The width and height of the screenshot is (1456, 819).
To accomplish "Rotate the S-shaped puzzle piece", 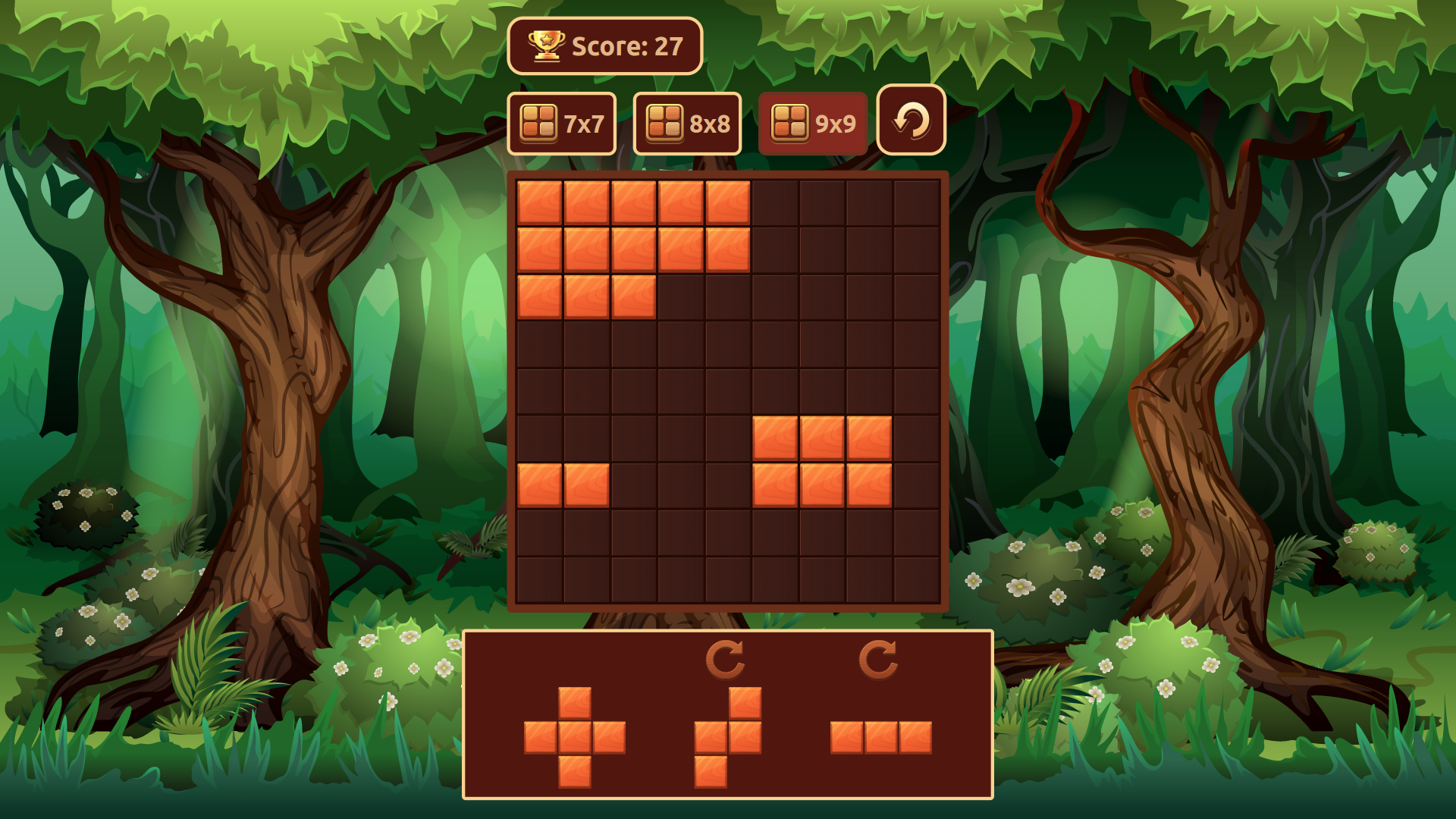I will click(x=726, y=657).
